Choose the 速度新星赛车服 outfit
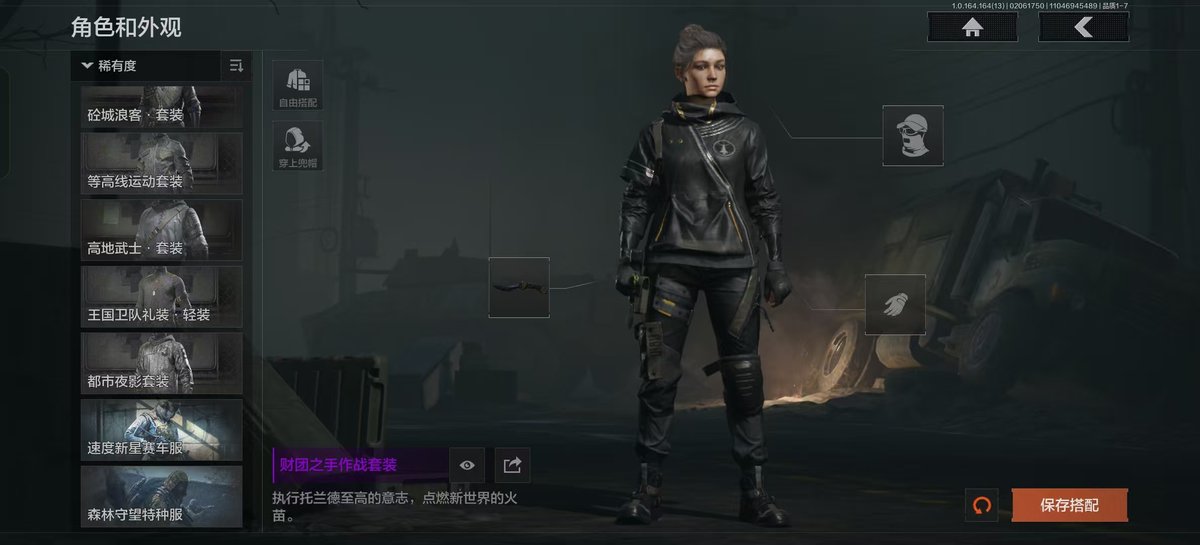The image size is (1200, 545). coord(162,430)
